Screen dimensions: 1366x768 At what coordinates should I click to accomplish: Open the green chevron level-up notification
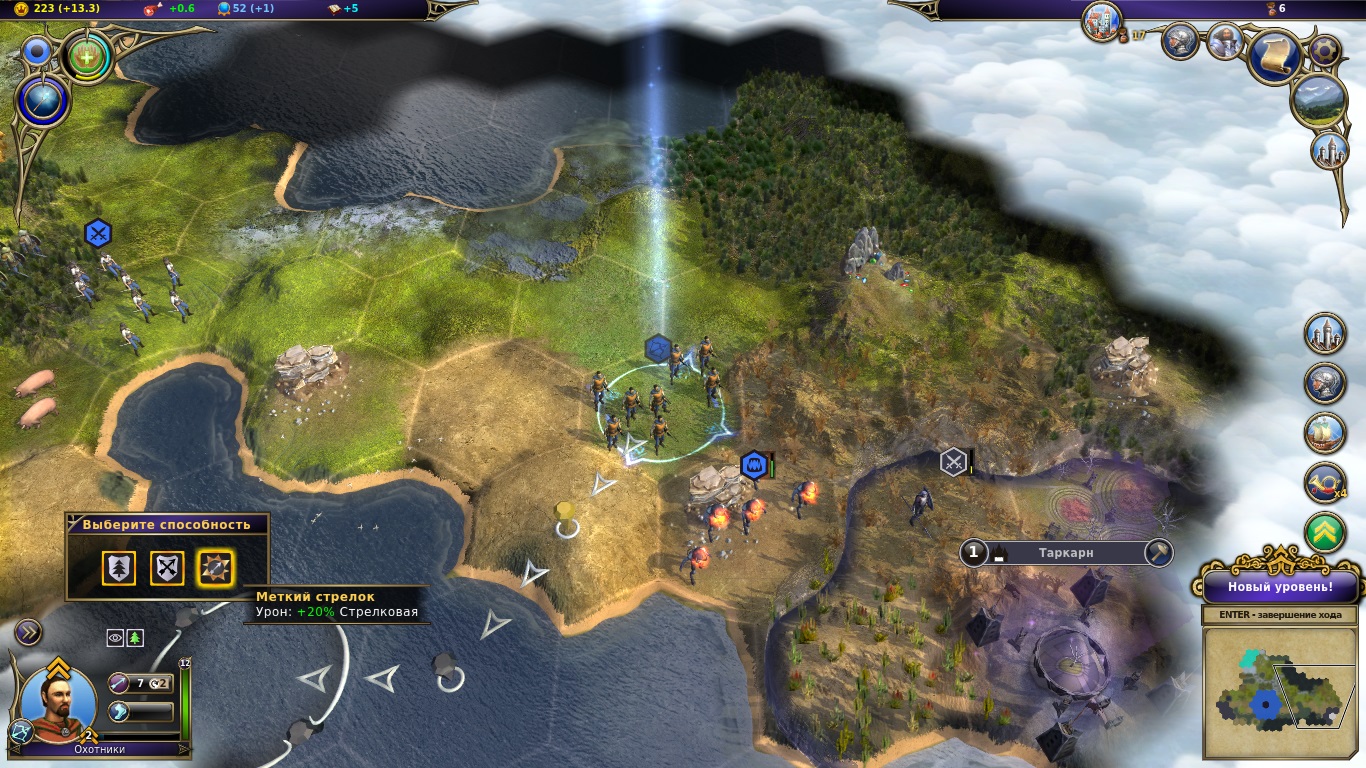click(x=1325, y=532)
